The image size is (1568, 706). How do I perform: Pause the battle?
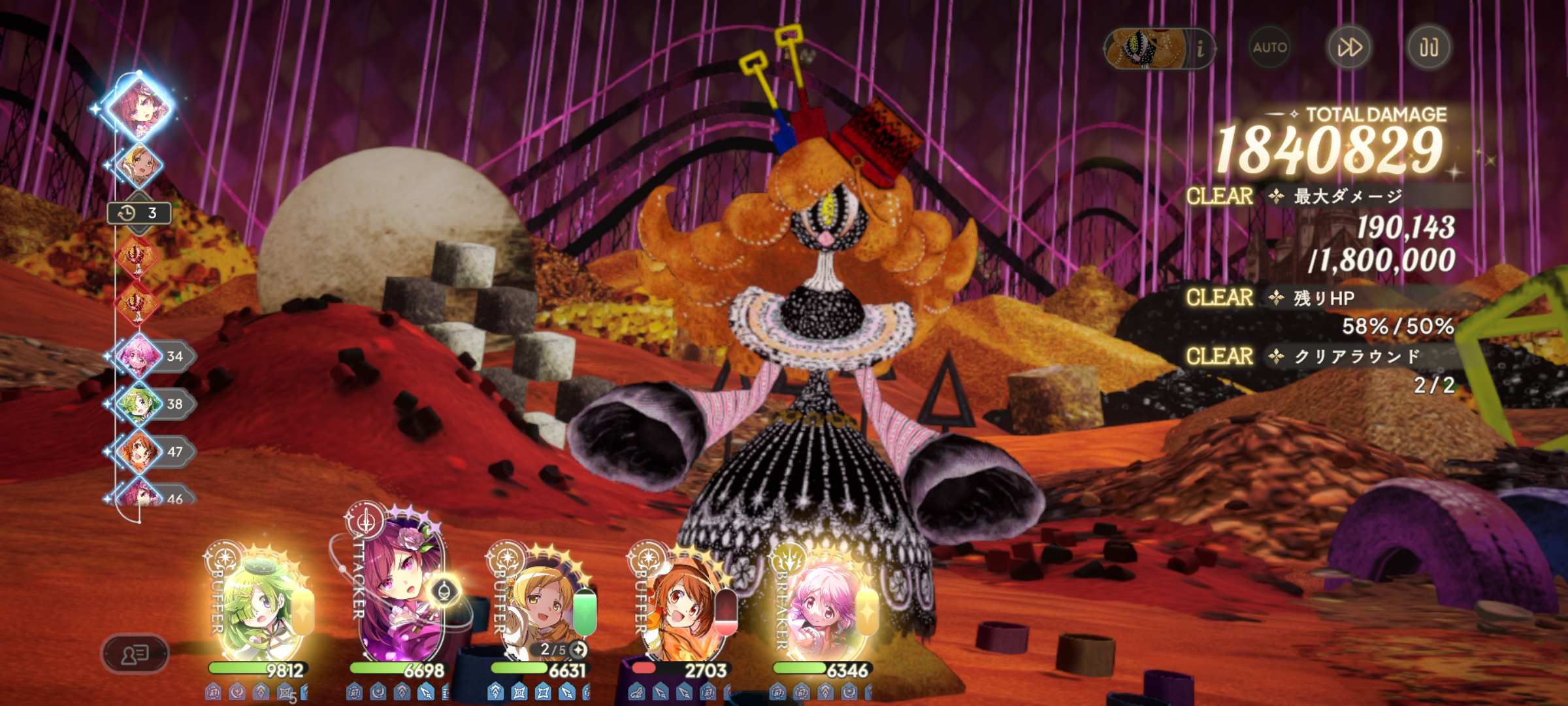[1429, 48]
